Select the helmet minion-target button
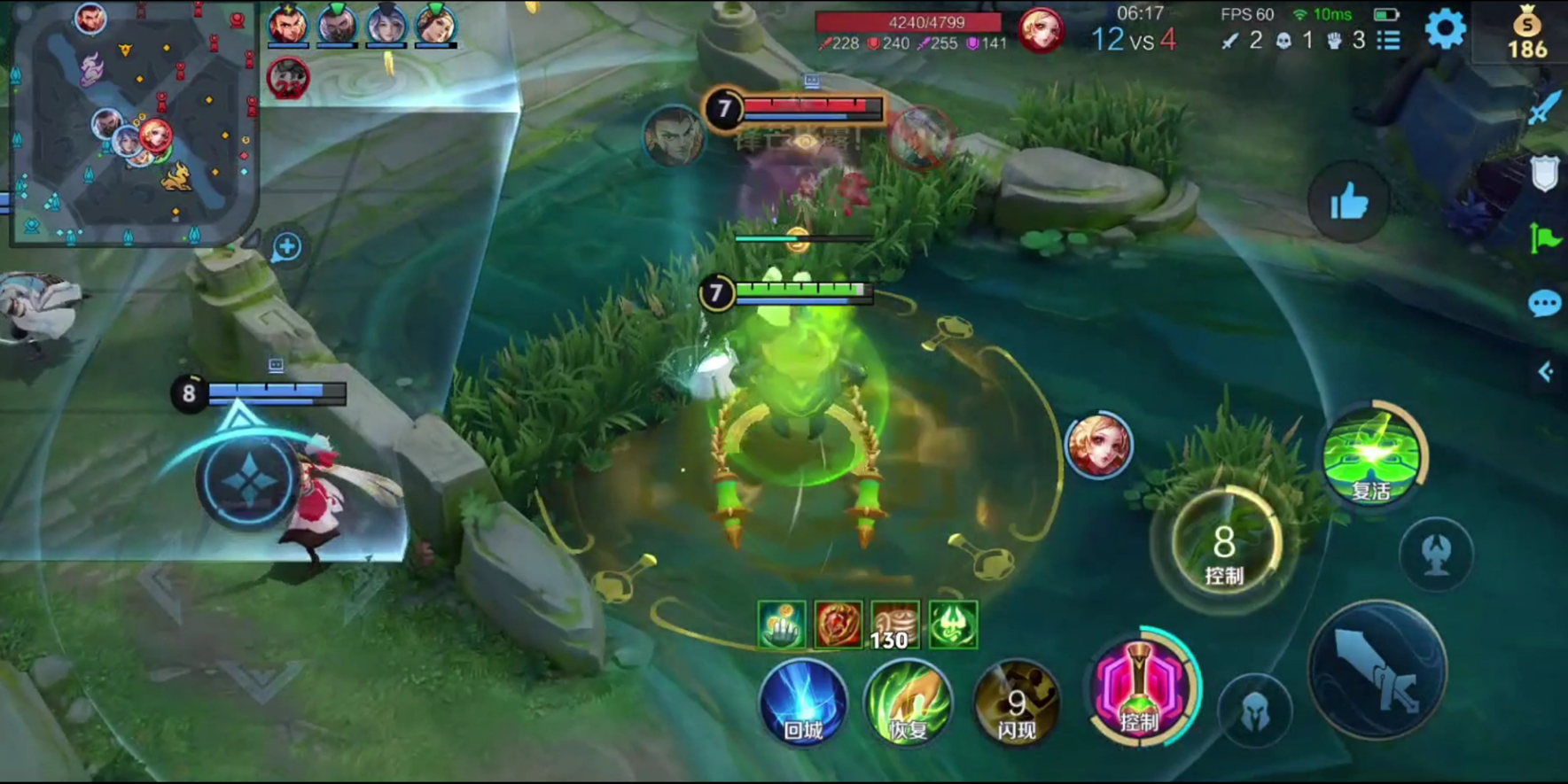The image size is (1568, 784). click(x=1255, y=710)
